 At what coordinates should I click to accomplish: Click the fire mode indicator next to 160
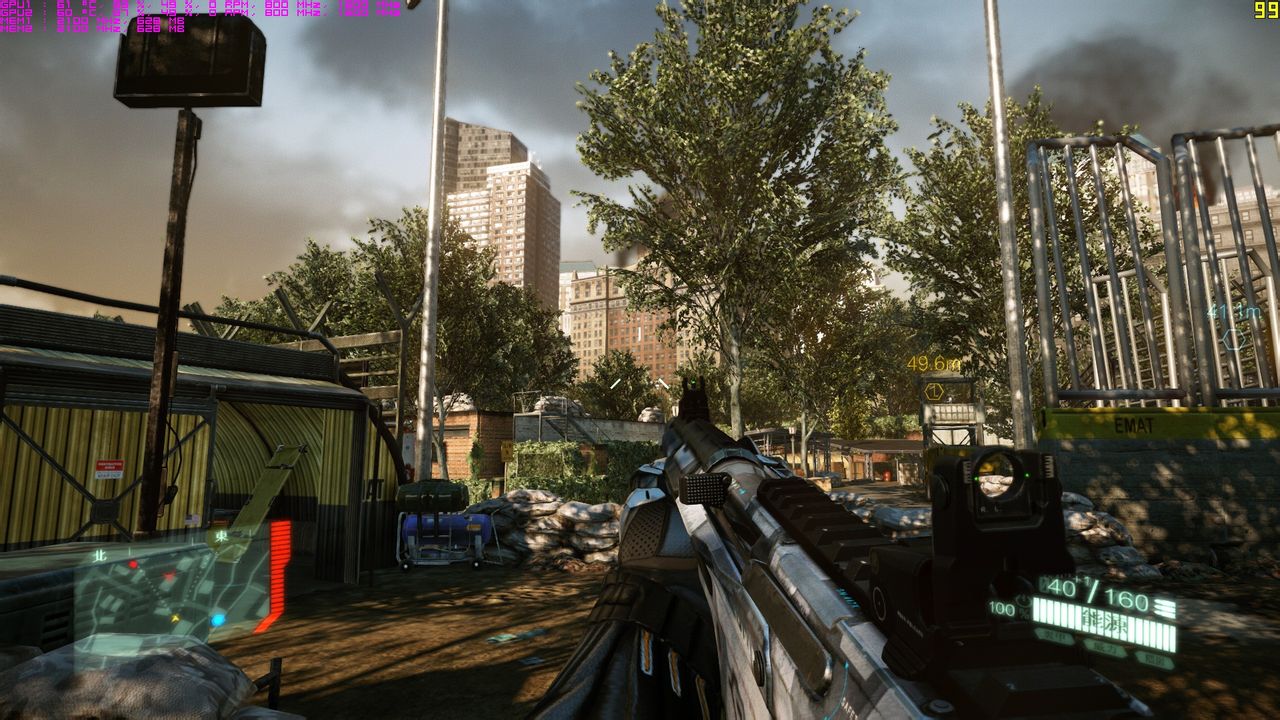tap(1165, 606)
